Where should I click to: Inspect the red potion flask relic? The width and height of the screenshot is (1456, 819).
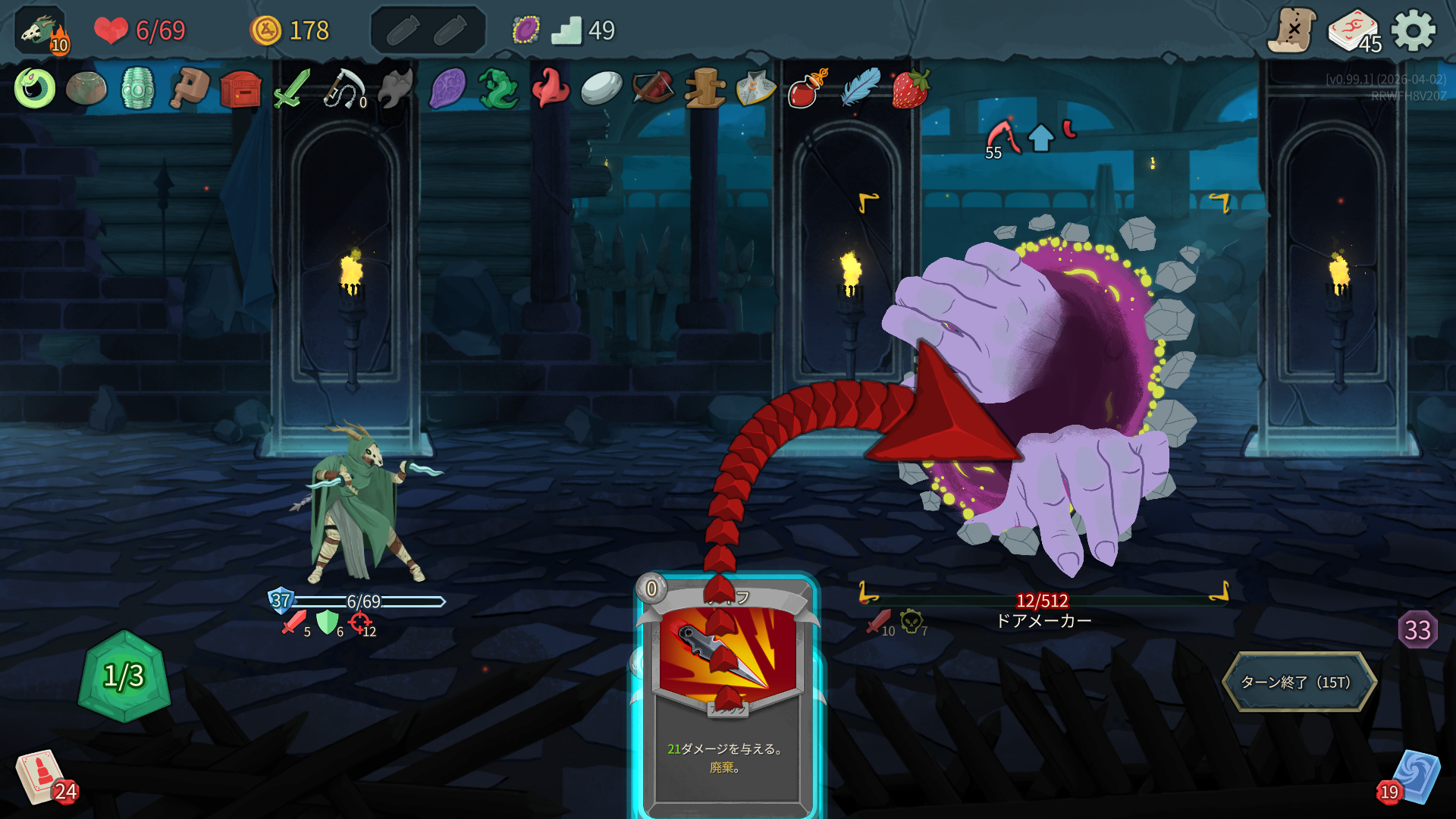[x=806, y=89]
